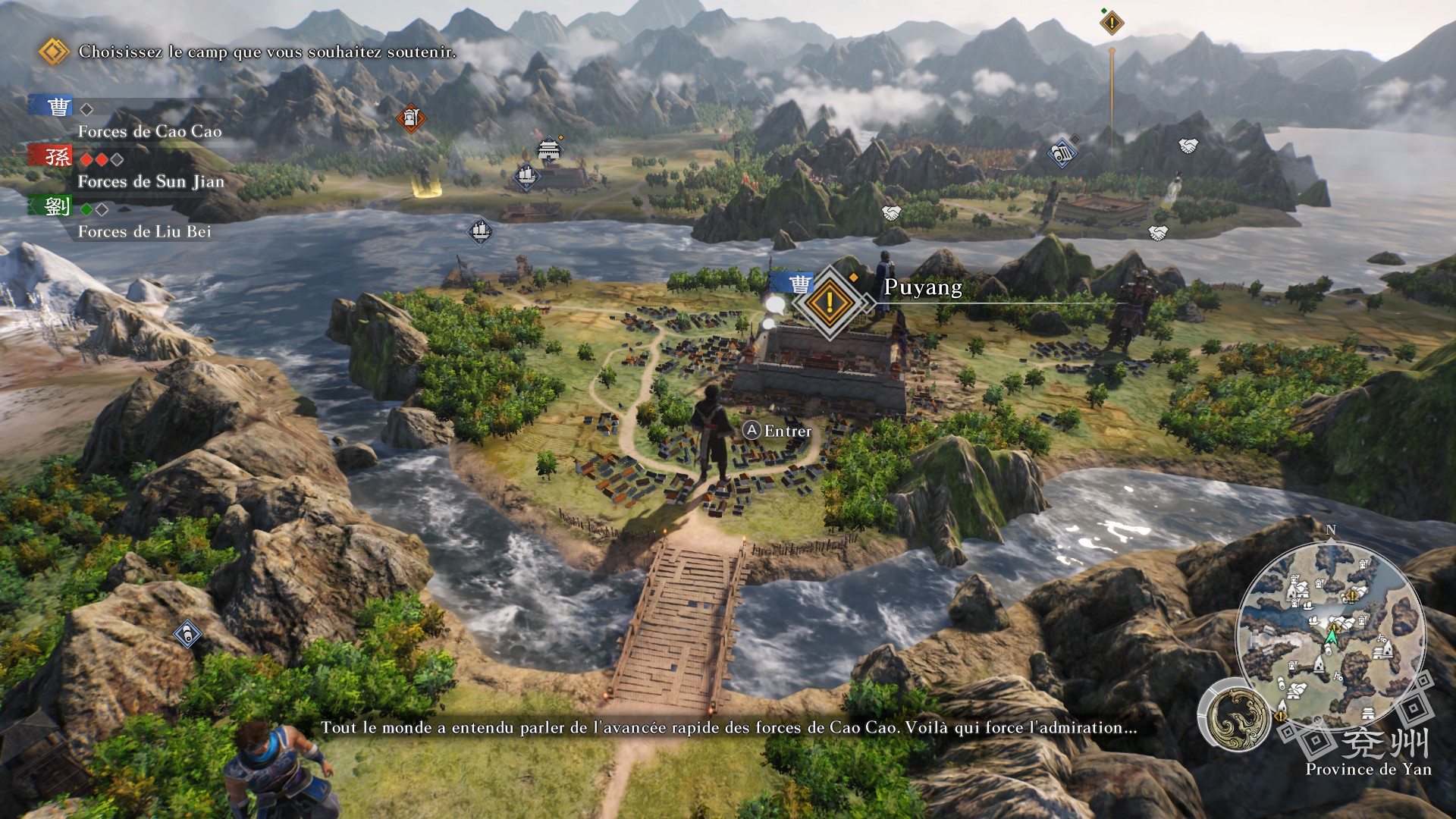Open the circular minimap
The image size is (1456, 819).
(x=1330, y=635)
